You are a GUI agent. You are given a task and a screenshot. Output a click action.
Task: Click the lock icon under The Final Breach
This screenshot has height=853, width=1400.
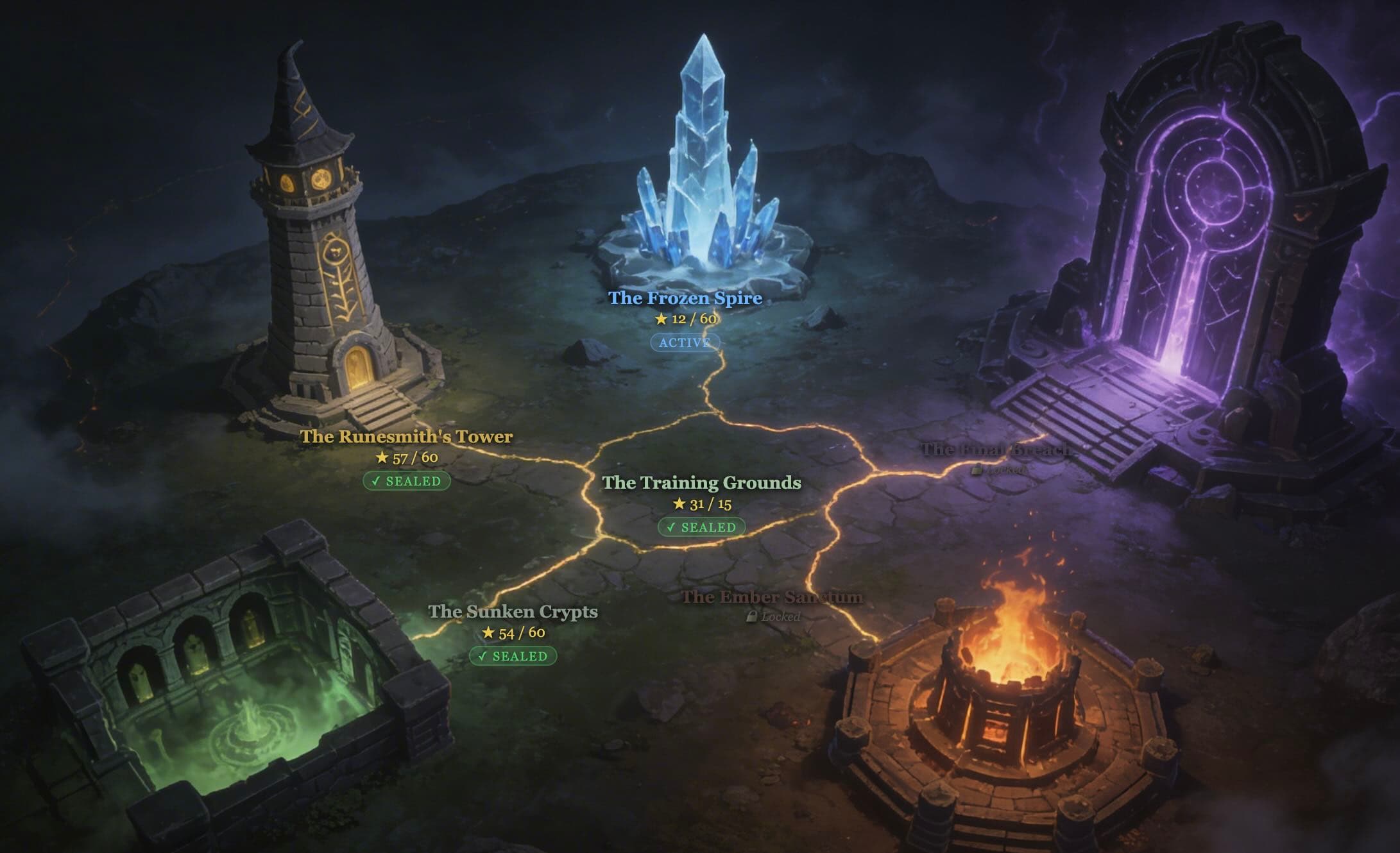point(976,471)
